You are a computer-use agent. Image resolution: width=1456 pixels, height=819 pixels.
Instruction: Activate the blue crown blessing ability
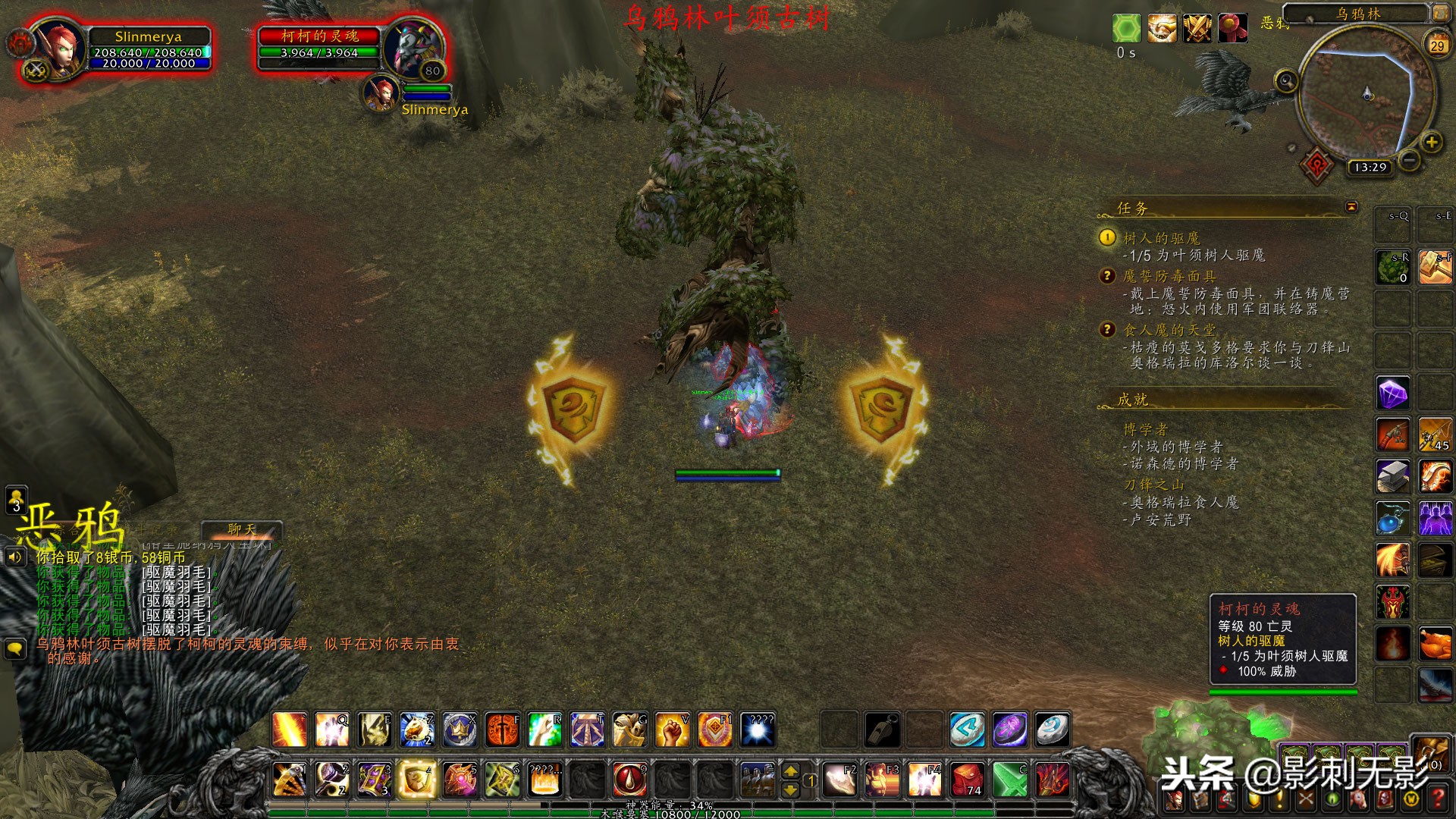coord(460,730)
